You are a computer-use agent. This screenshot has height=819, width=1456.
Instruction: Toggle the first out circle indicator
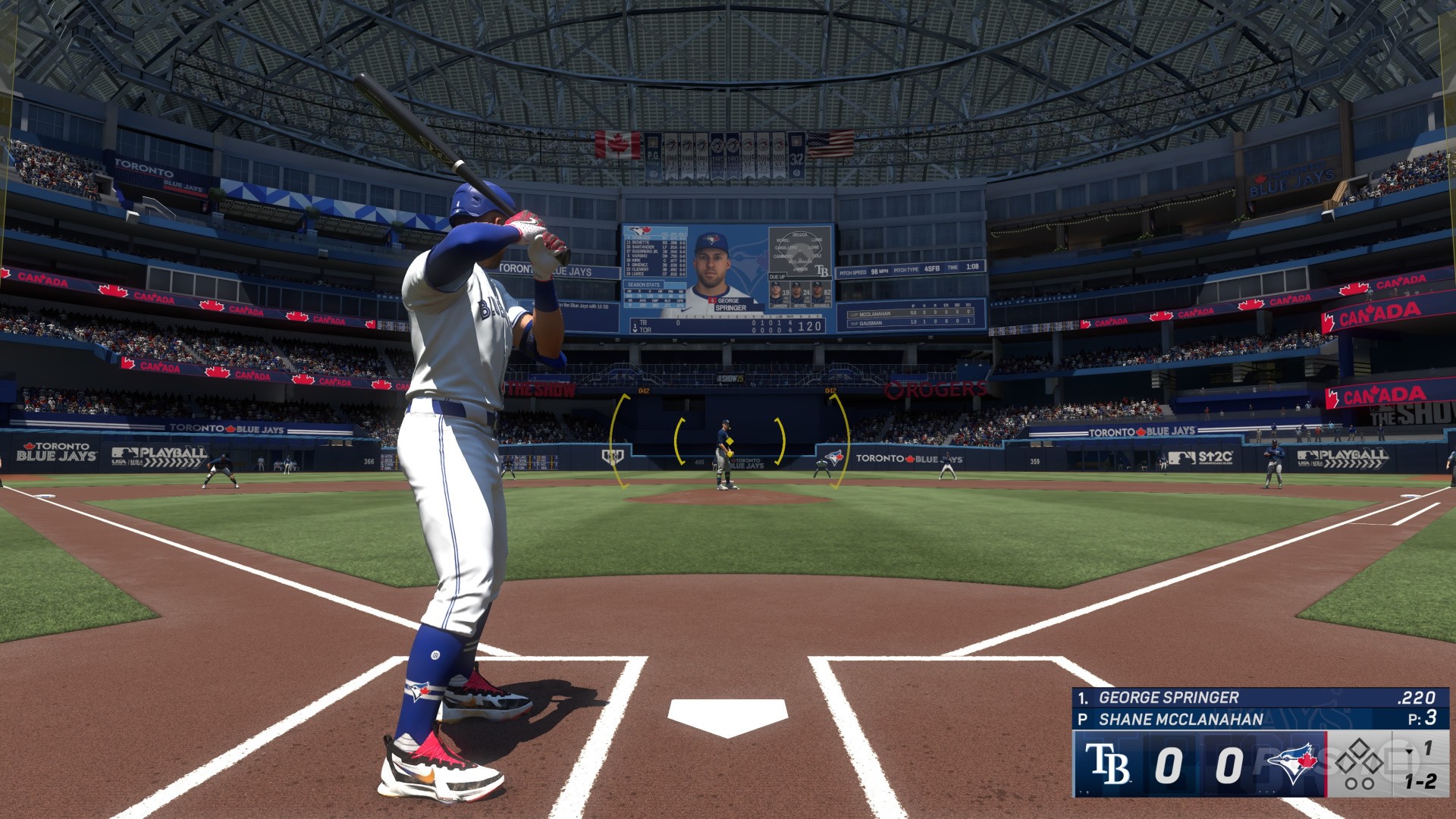click(1350, 783)
